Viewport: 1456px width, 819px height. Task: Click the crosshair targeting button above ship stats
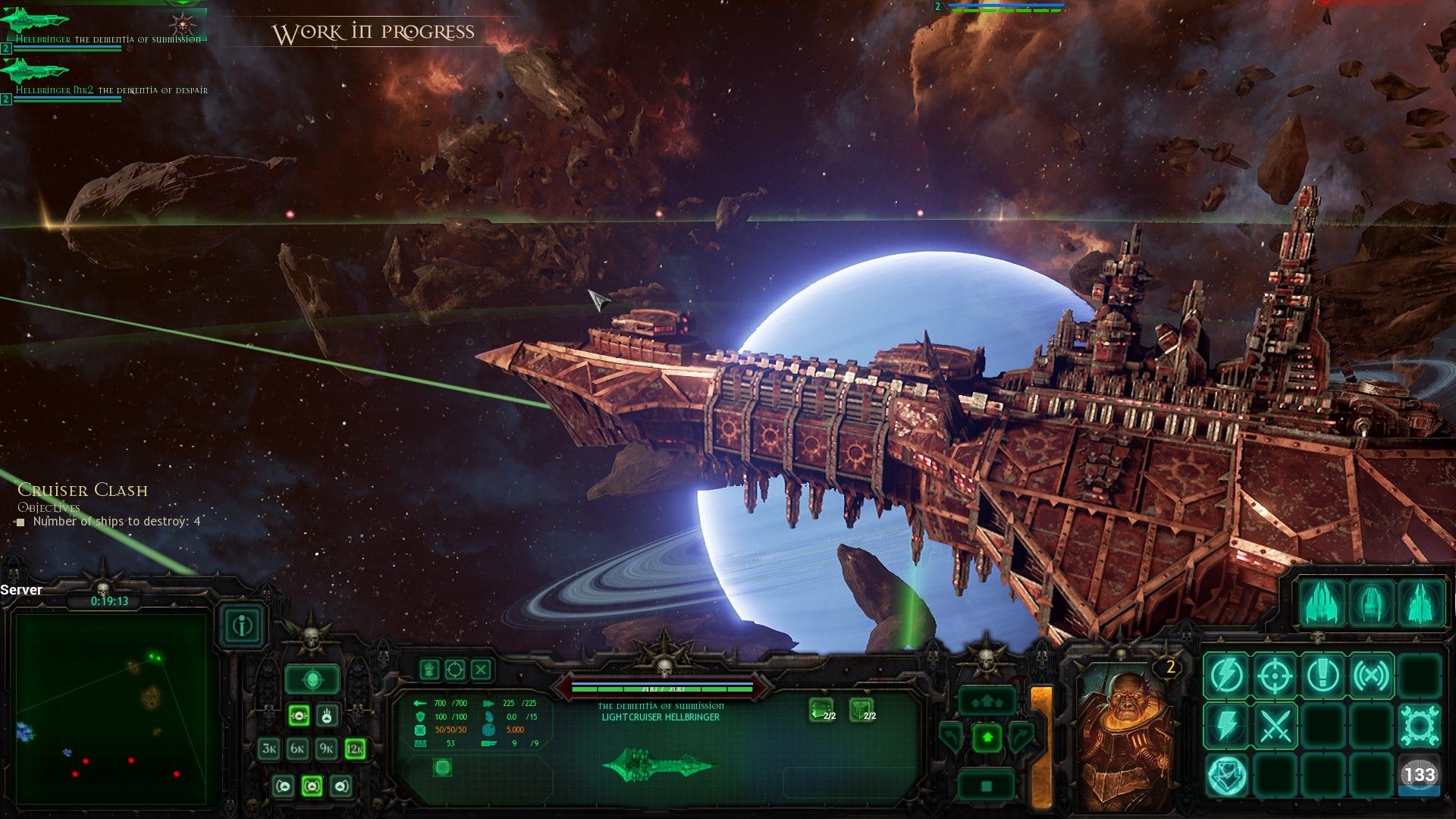pos(455,670)
